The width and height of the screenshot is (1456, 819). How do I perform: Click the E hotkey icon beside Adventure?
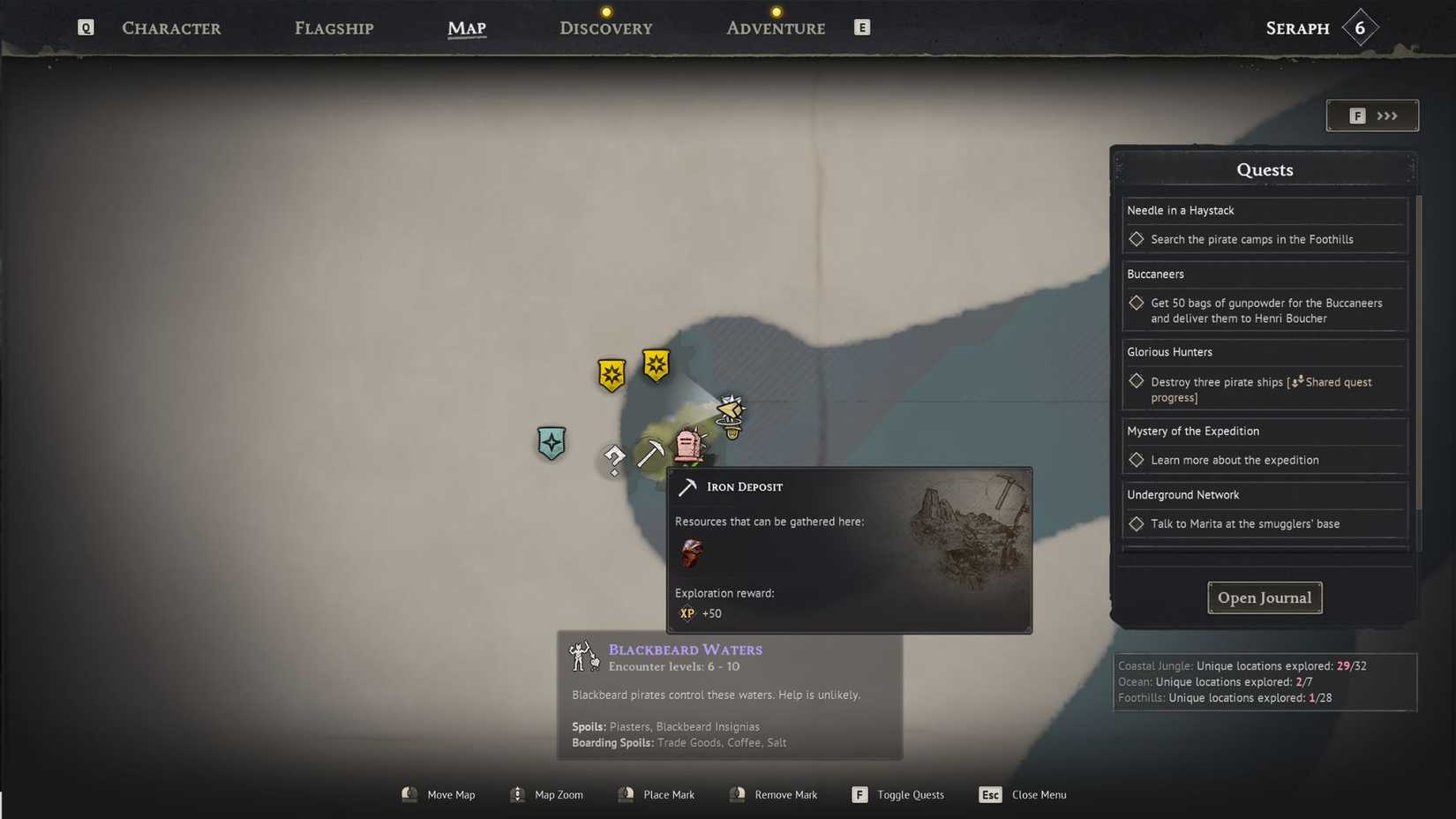pyautogui.click(x=861, y=27)
